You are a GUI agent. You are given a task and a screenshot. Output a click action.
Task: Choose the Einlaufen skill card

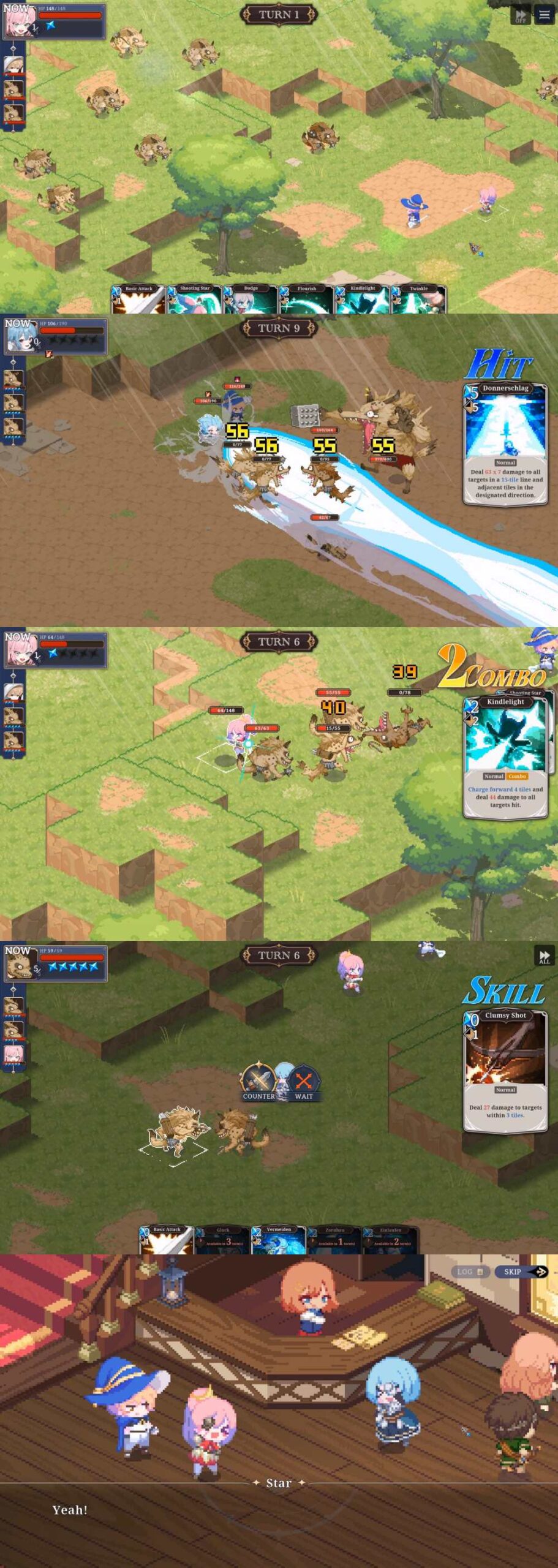click(390, 1240)
